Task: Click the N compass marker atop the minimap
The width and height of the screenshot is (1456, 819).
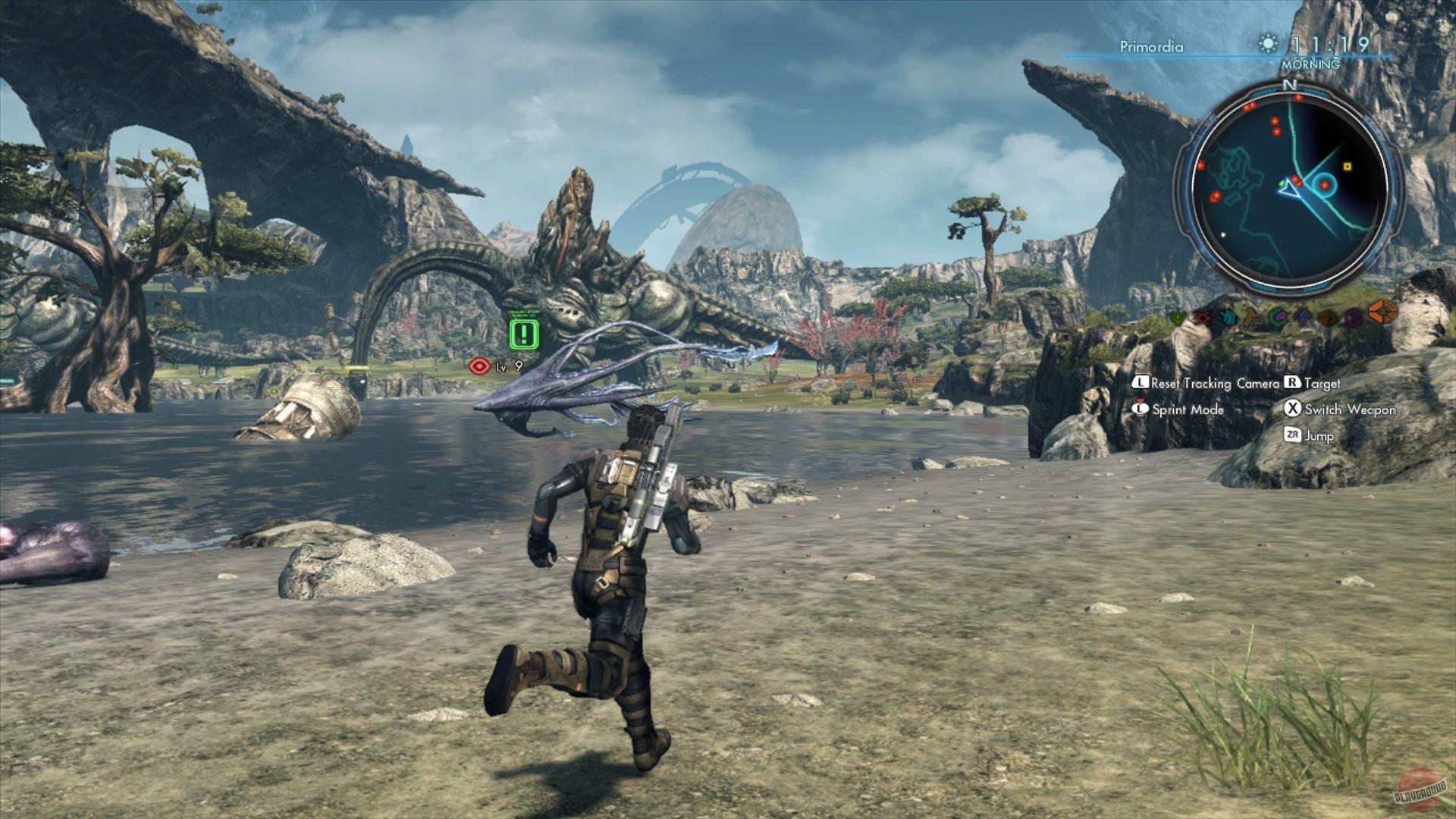Action: (x=1291, y=86)
